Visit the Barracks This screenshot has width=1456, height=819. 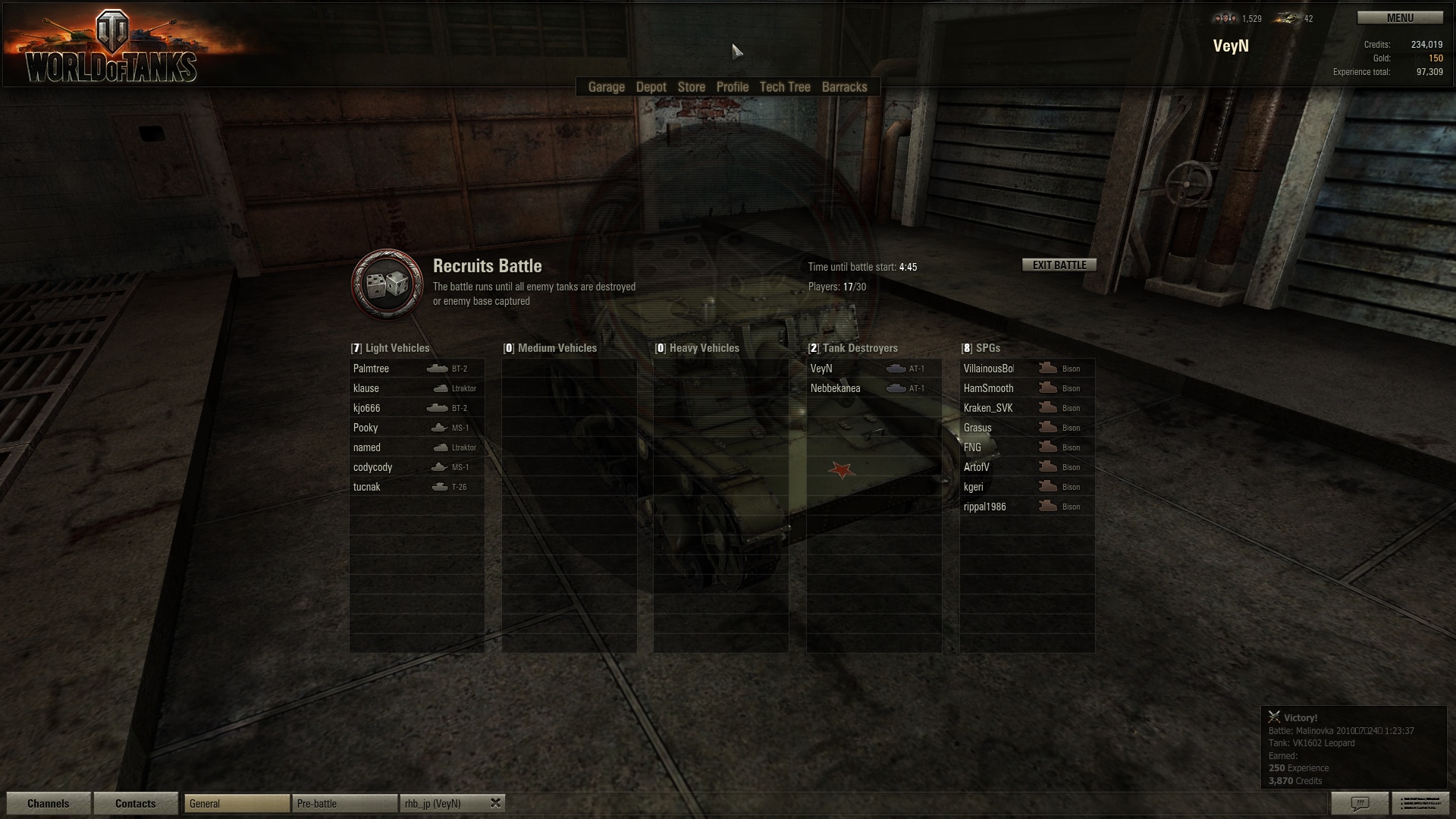pyautogui.click(x=844, y=87)
